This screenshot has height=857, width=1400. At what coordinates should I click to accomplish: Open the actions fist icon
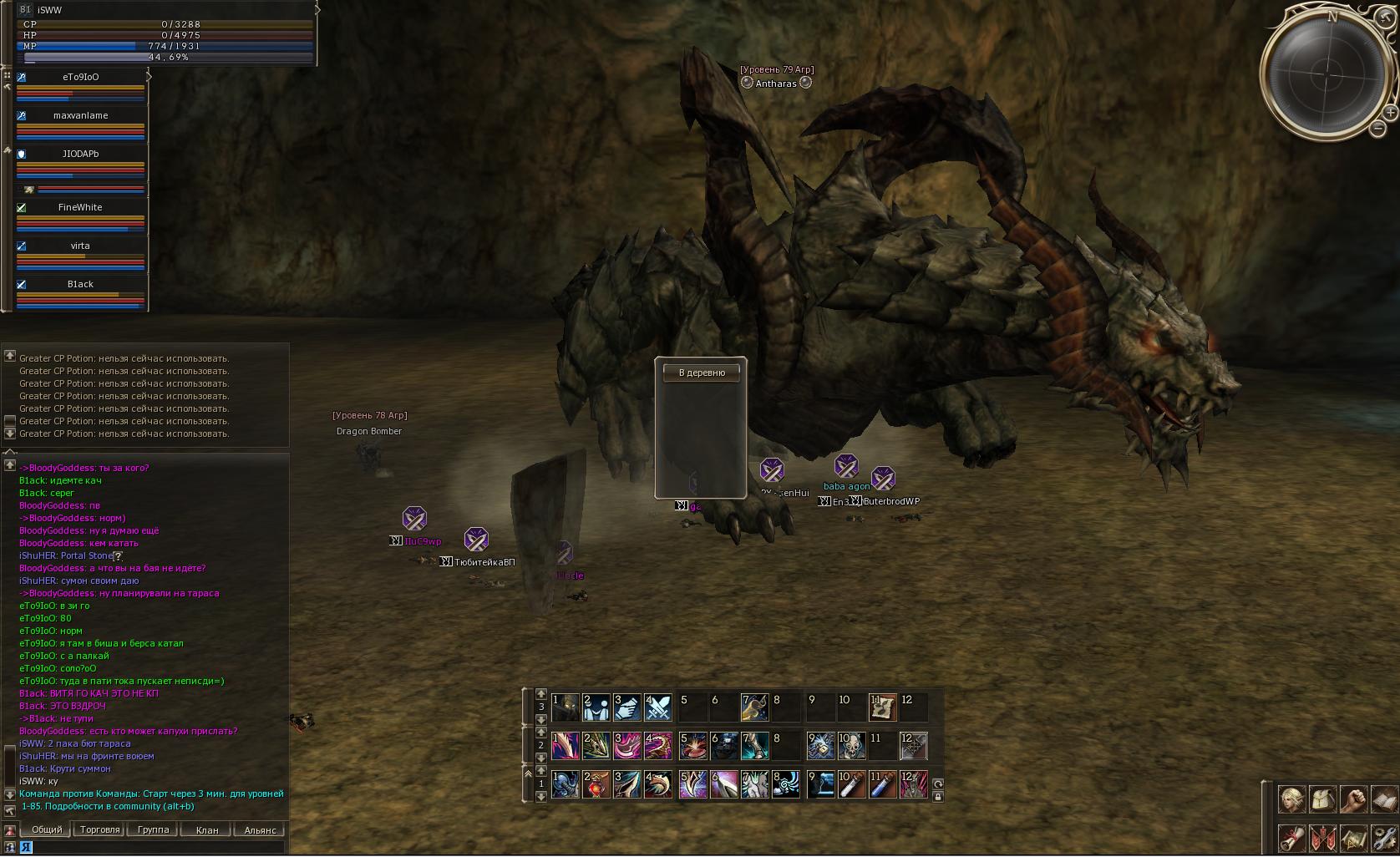pyautogui.click(x=1353, y=799)
